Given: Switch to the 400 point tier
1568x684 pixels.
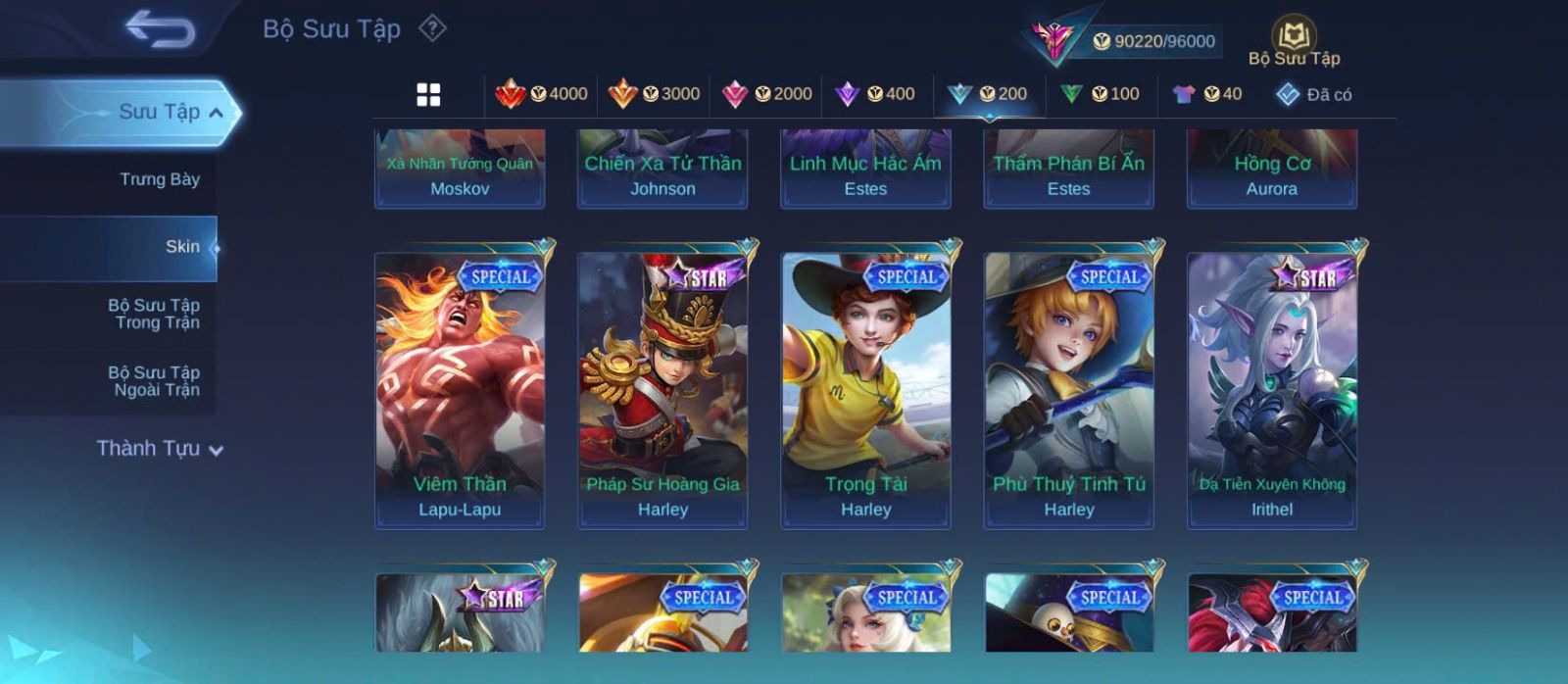Looking at the screenshot, I should (x=875, y=94).
